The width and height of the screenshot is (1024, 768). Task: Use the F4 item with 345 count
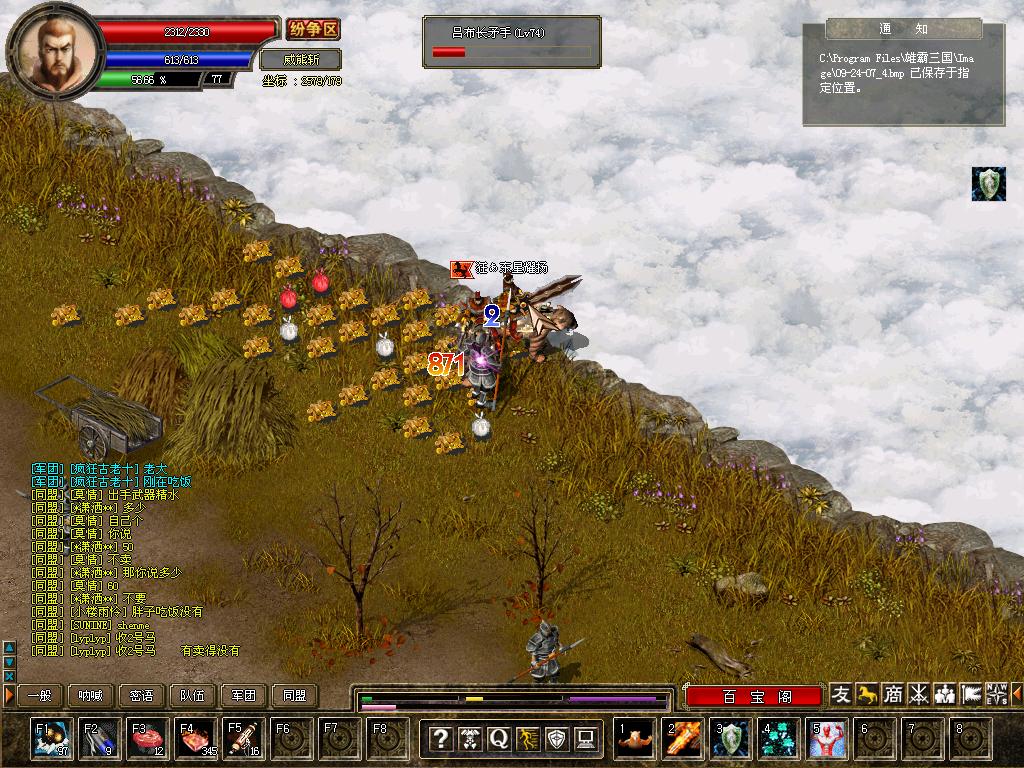(x=195, y=739)
